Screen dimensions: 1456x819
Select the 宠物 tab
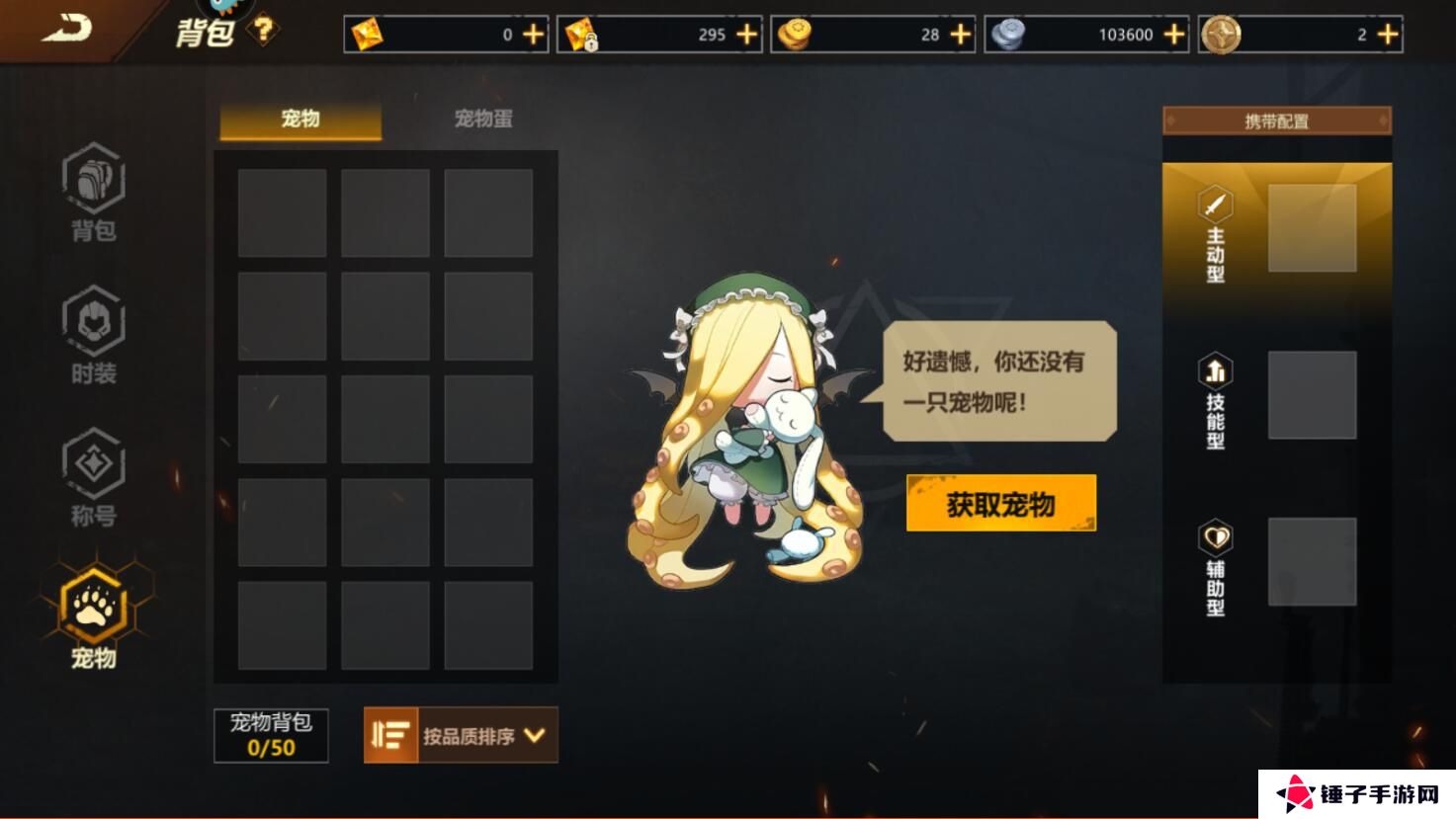click(300, 118)
